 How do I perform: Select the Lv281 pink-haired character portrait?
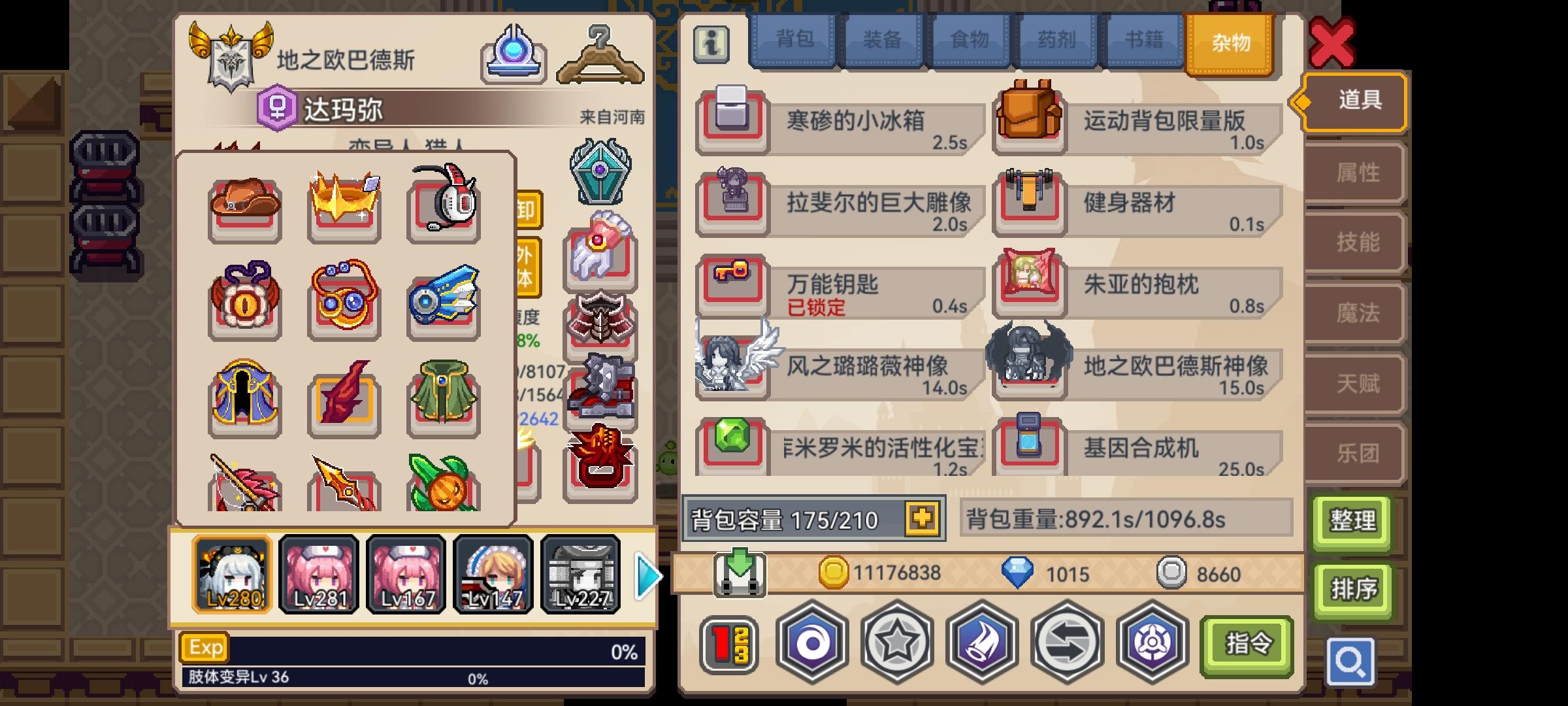point(319,574)
